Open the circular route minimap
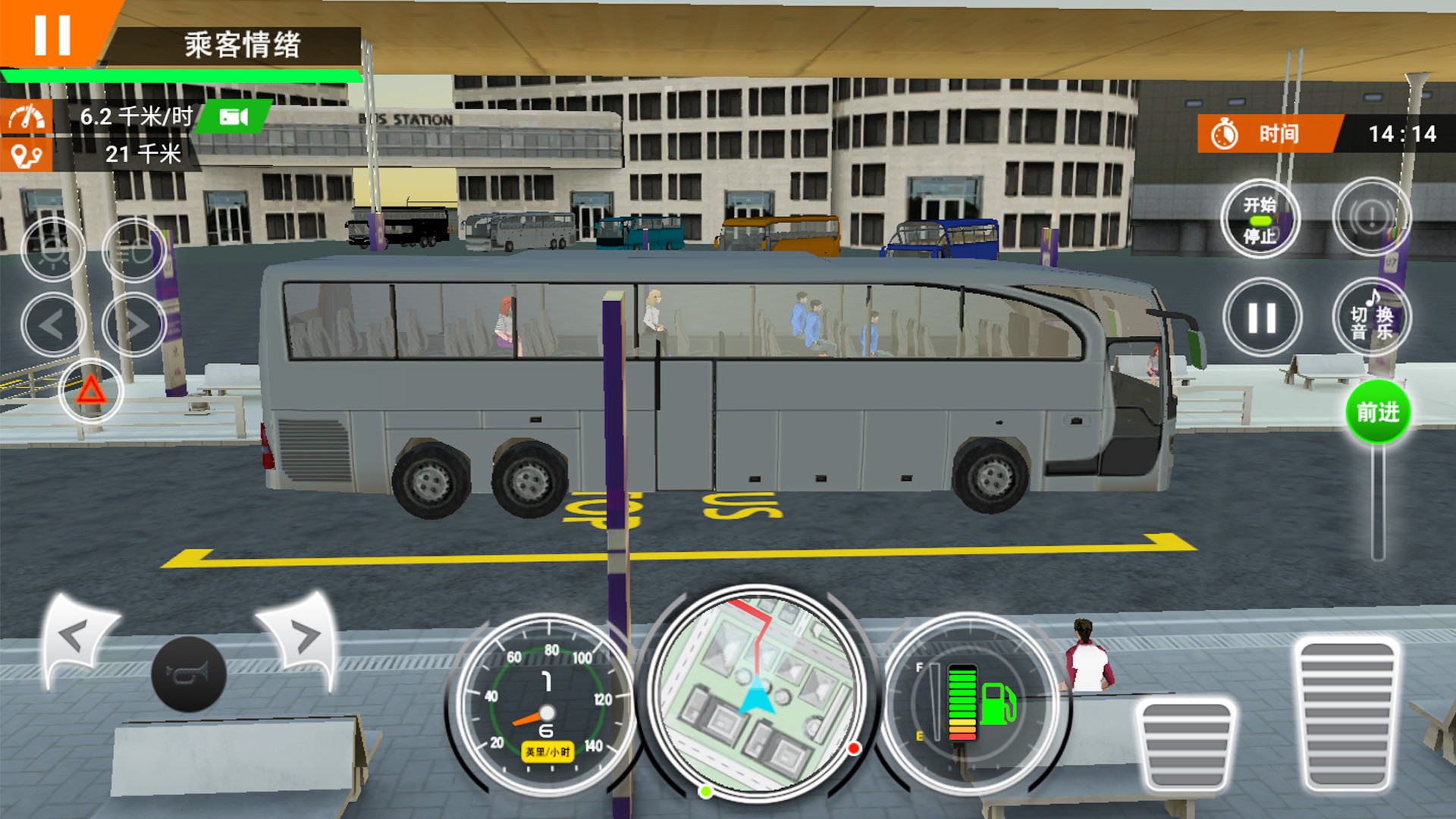Viewport: 1456px width, 819px height. click(757, 693)
